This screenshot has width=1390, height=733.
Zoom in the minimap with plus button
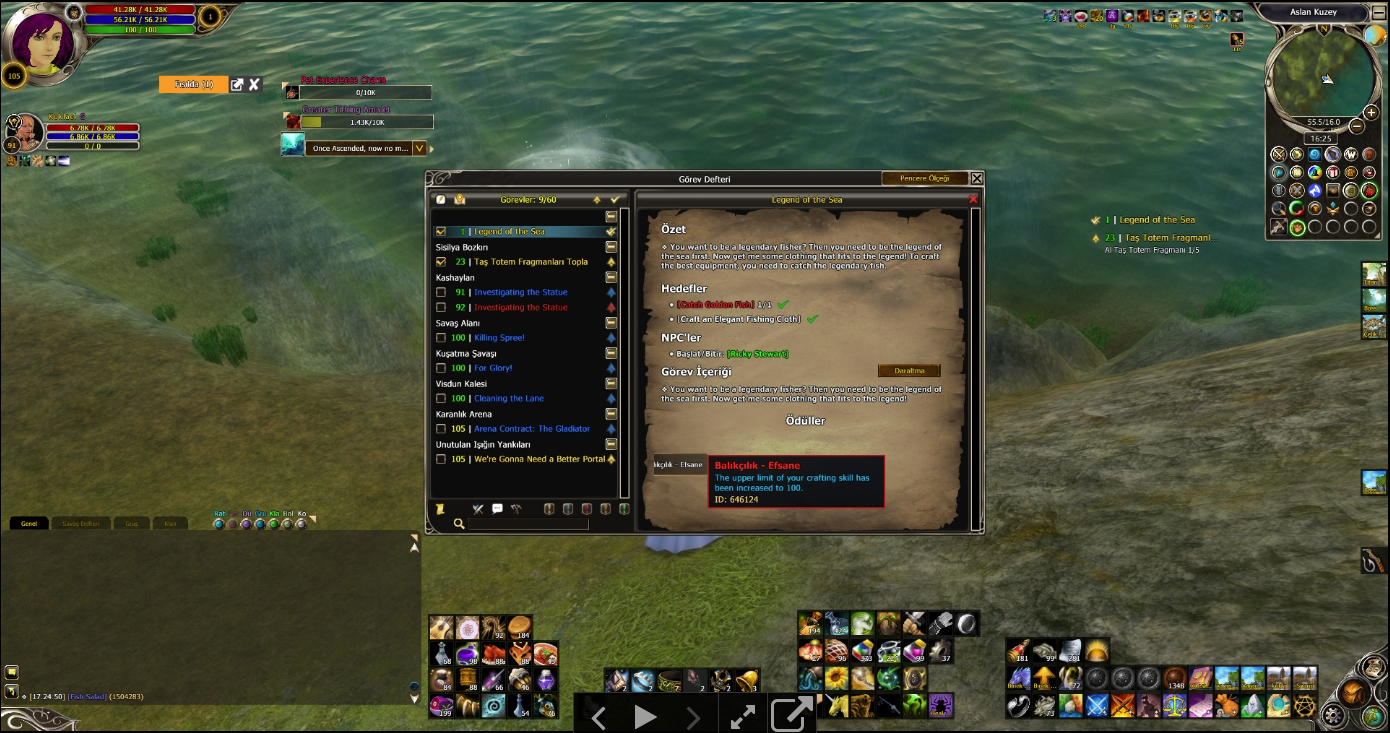point(1371,113)
